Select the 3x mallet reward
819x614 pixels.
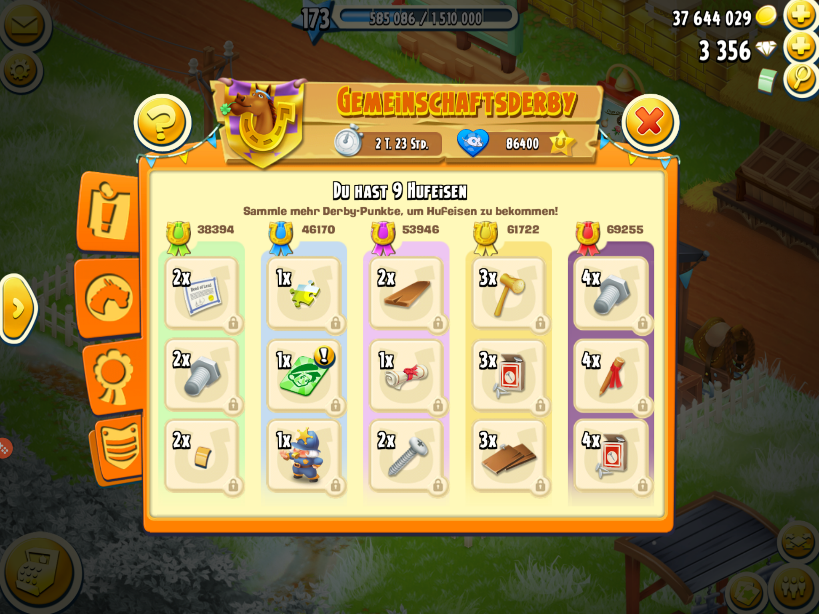[509, 294]
